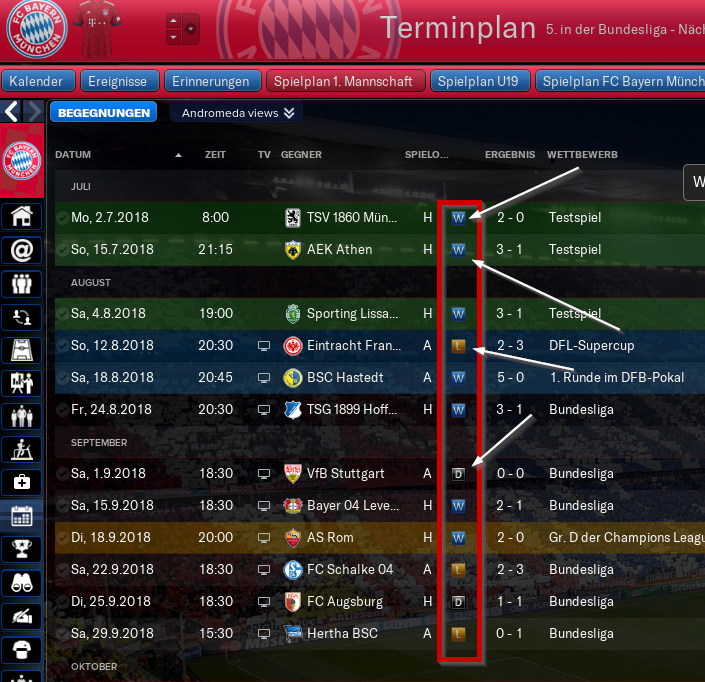Screen dimensions: 705x682
Task: Sort fixtures by the Datum column header
Action: (x=73, y=155)
